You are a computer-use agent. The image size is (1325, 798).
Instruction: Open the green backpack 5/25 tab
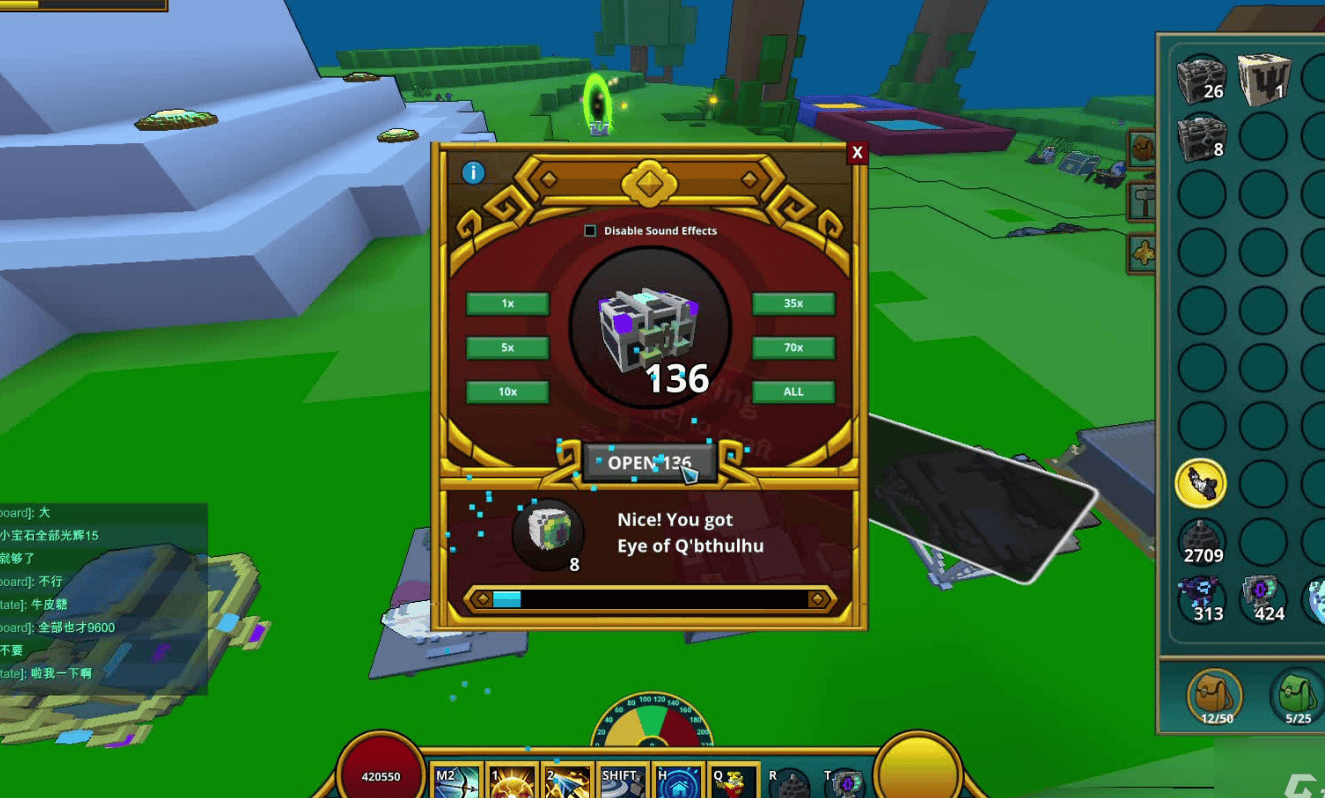(x=1297, y=695)
